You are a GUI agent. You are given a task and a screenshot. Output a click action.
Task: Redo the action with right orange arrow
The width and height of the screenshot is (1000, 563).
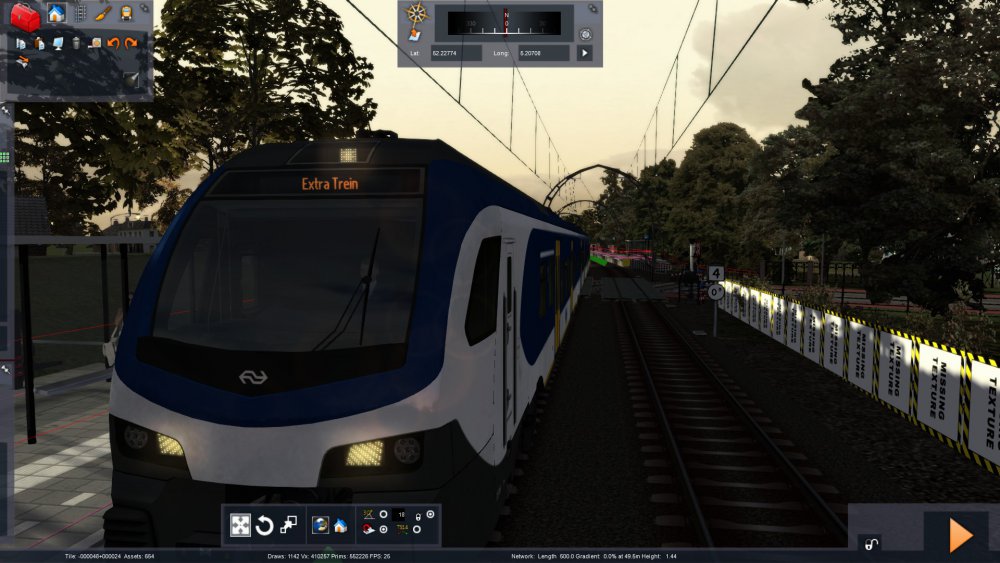131,43
